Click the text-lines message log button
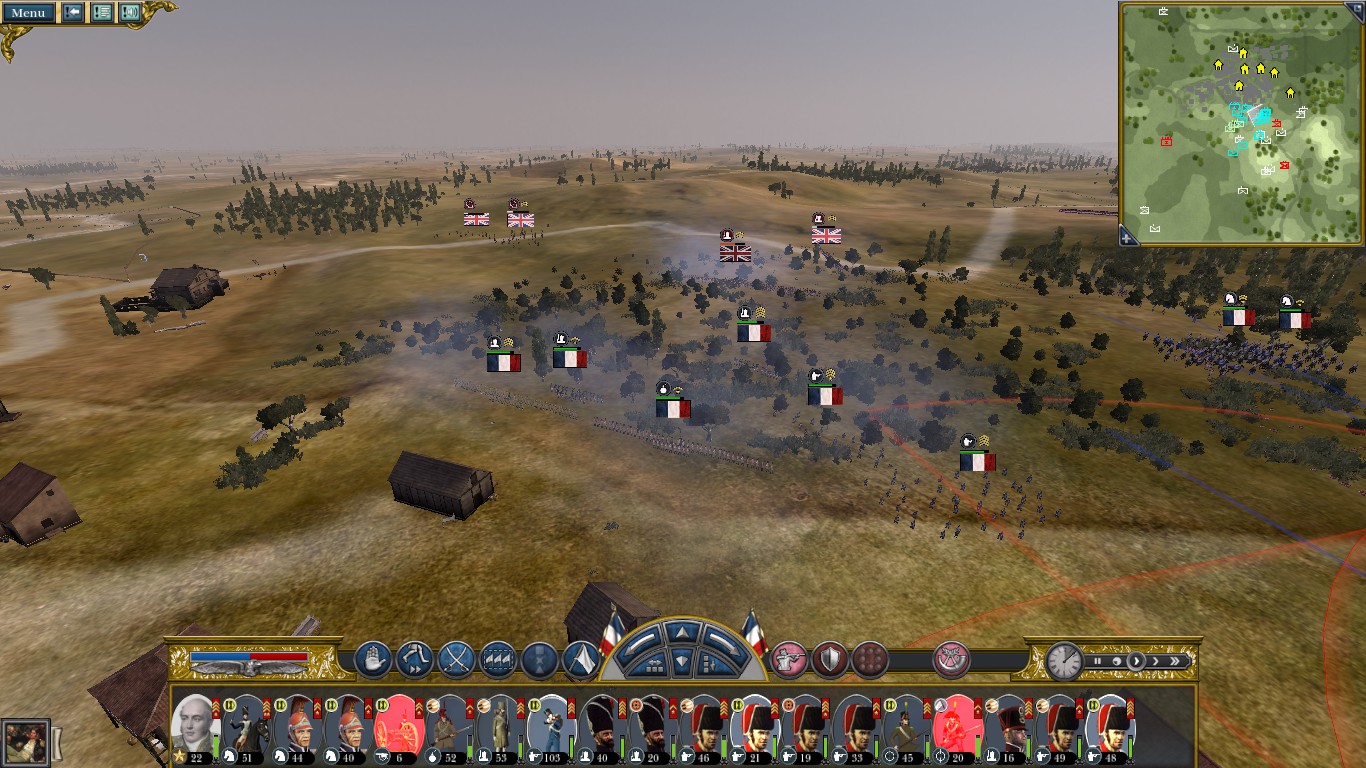This screenshot has height=768, width=1366. (101, 13)
